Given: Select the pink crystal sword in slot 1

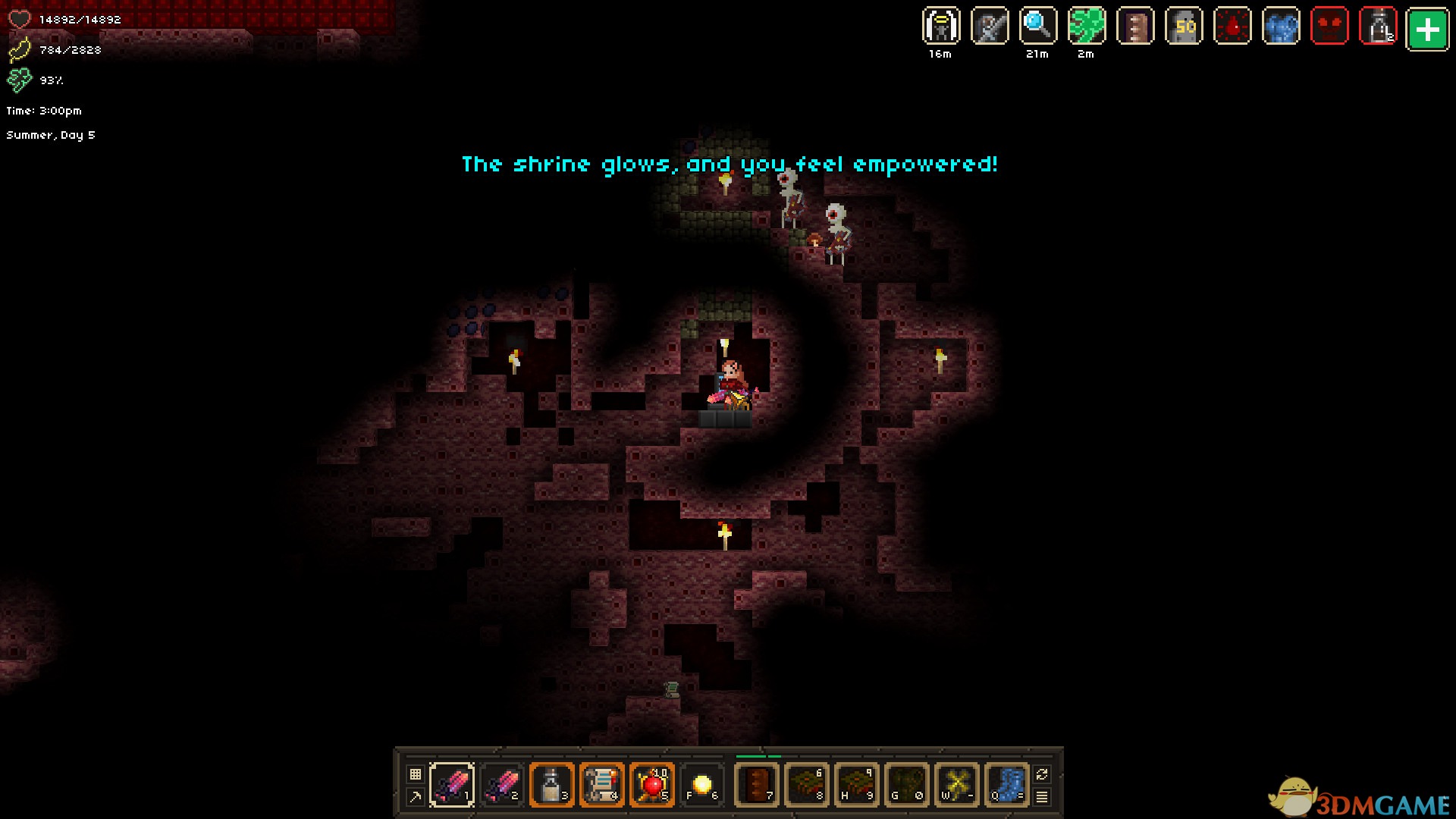Looking at the screenshot, I should click(x=452, y=784).
